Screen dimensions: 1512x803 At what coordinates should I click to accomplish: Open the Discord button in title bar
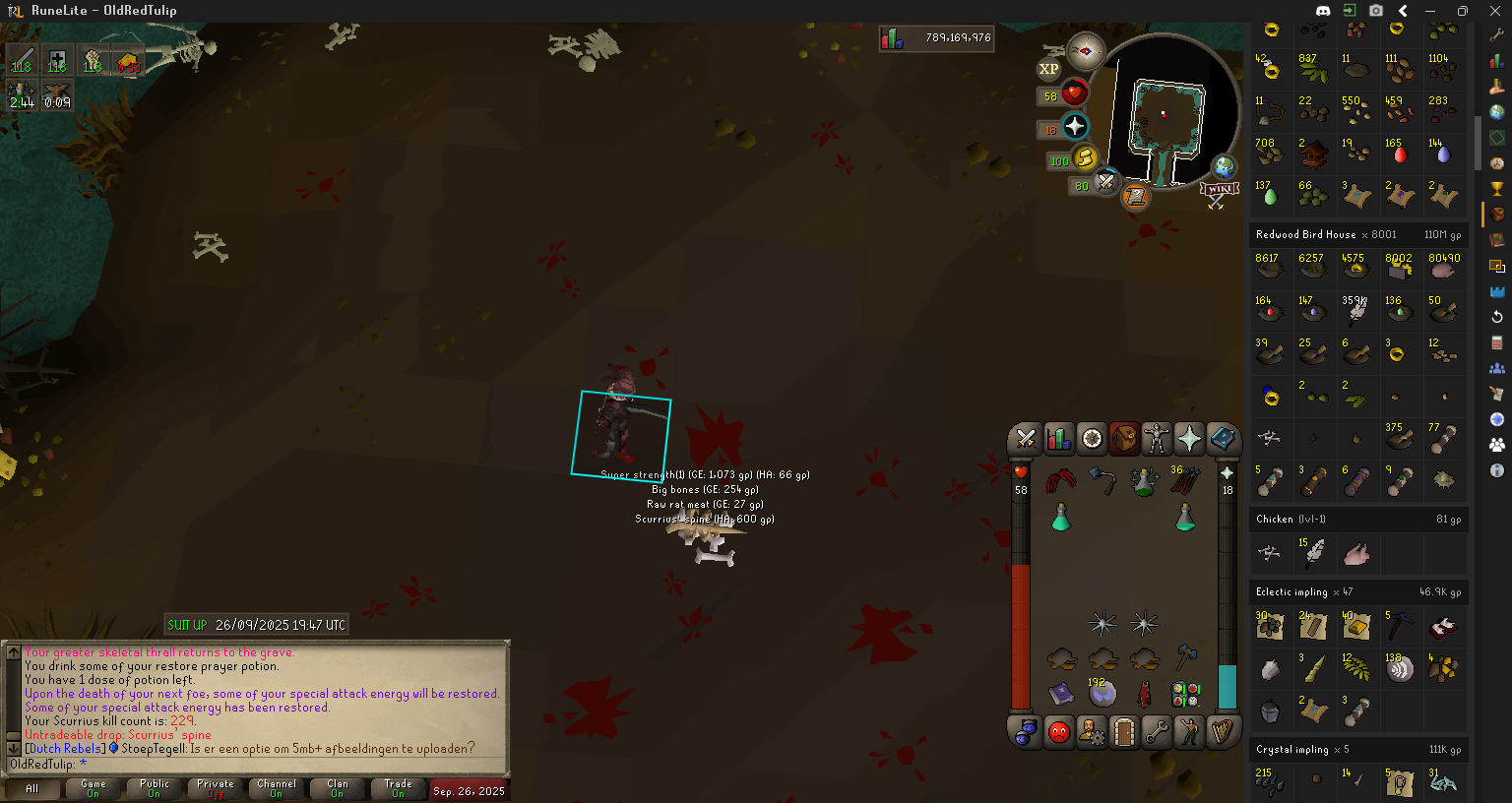(1322, 11)
